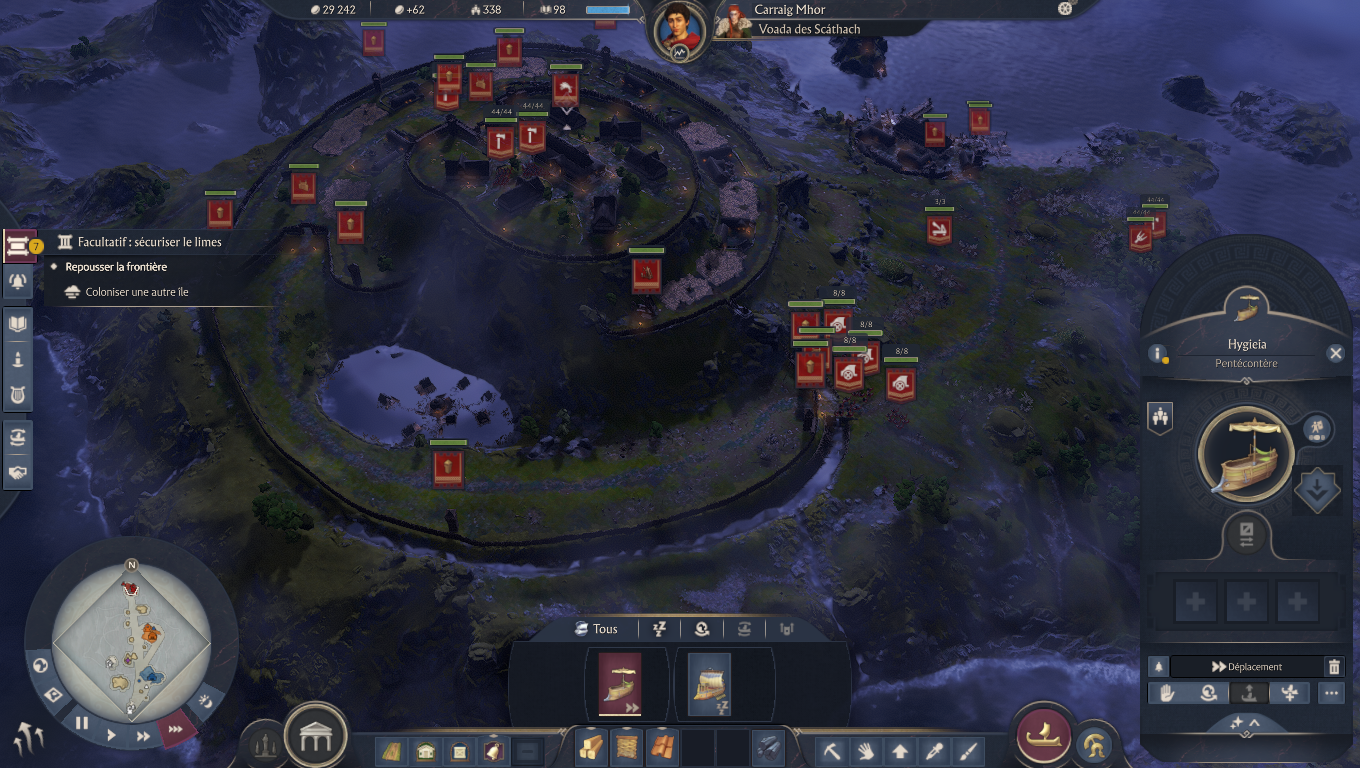Image resolution: width=1360 pixels, height=768 pixels.
Task: Select the moving pentecontere ship card
Action: [620, 684]
